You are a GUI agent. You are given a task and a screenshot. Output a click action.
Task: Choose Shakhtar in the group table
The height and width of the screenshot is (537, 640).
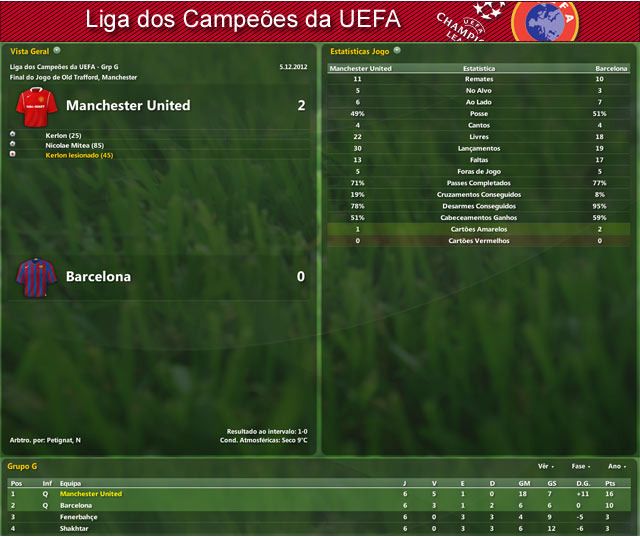[76, 528]
